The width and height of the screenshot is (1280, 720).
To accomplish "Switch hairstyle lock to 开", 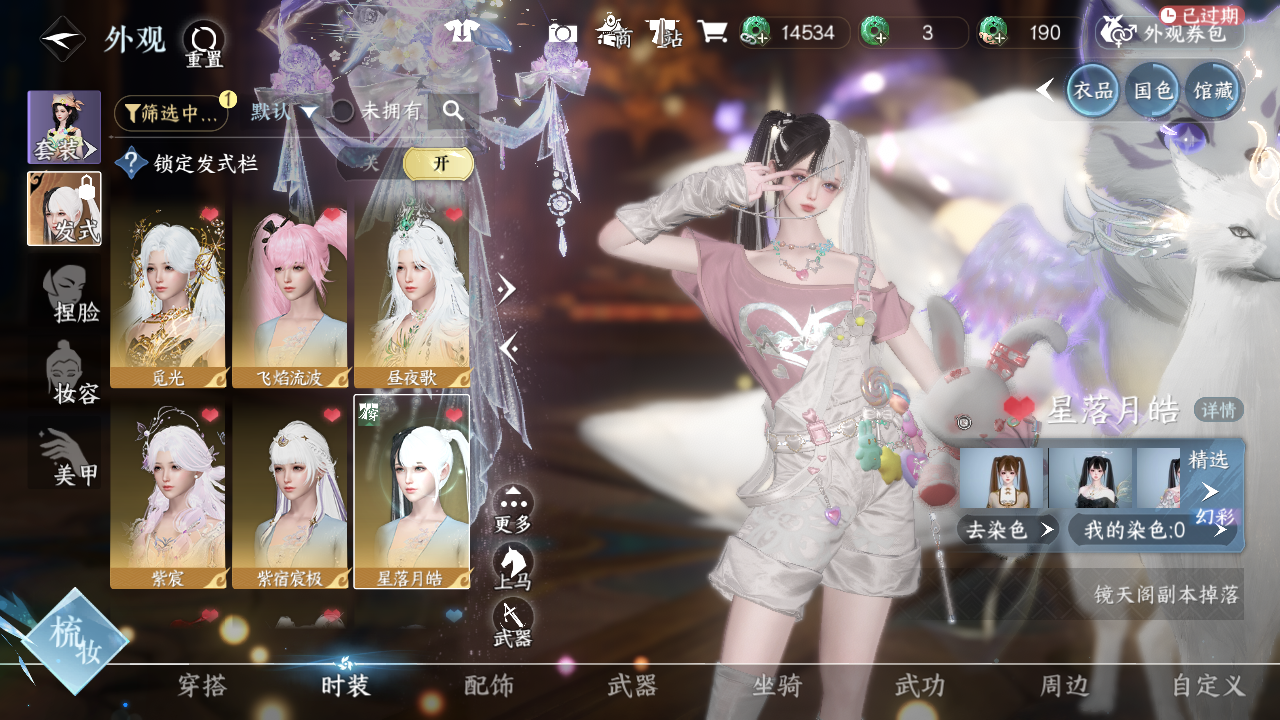I will pyautogui.click(x=438, y=164).
